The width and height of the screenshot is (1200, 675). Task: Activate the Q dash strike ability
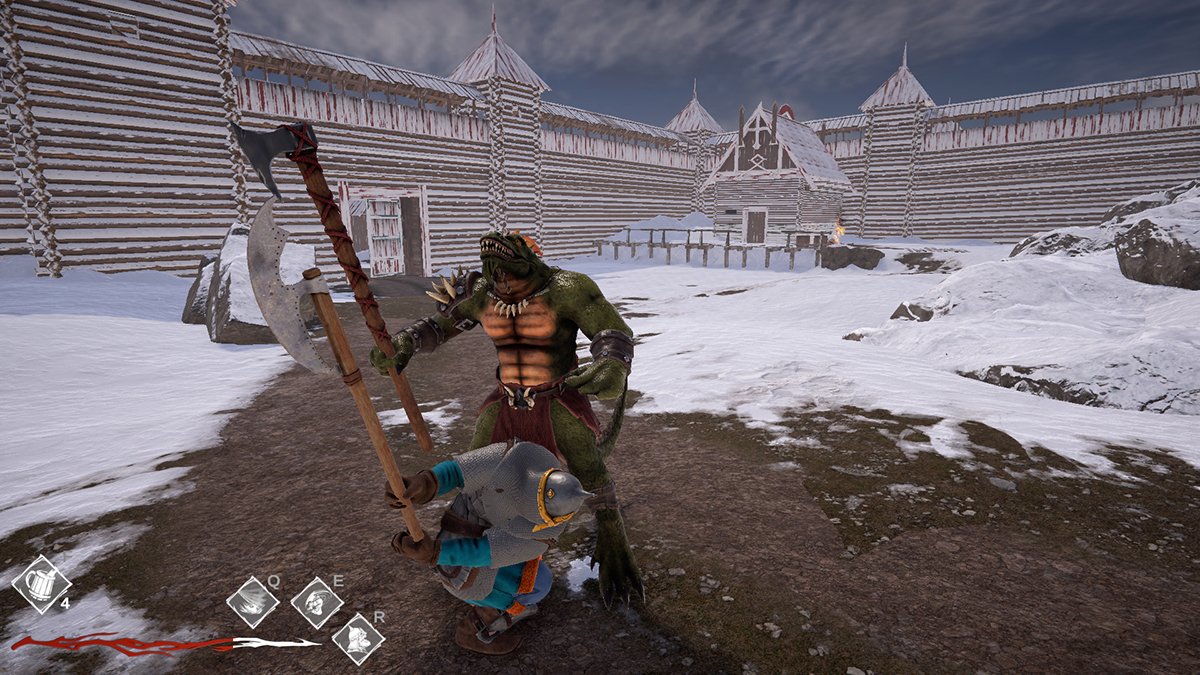(x=253, y=602)
